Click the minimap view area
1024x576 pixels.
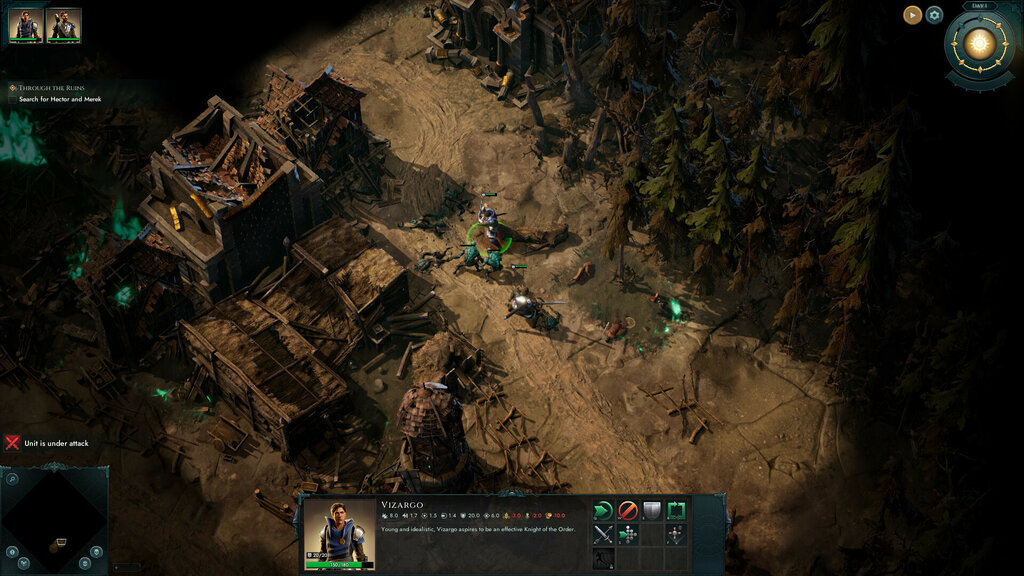click(53, 520)
